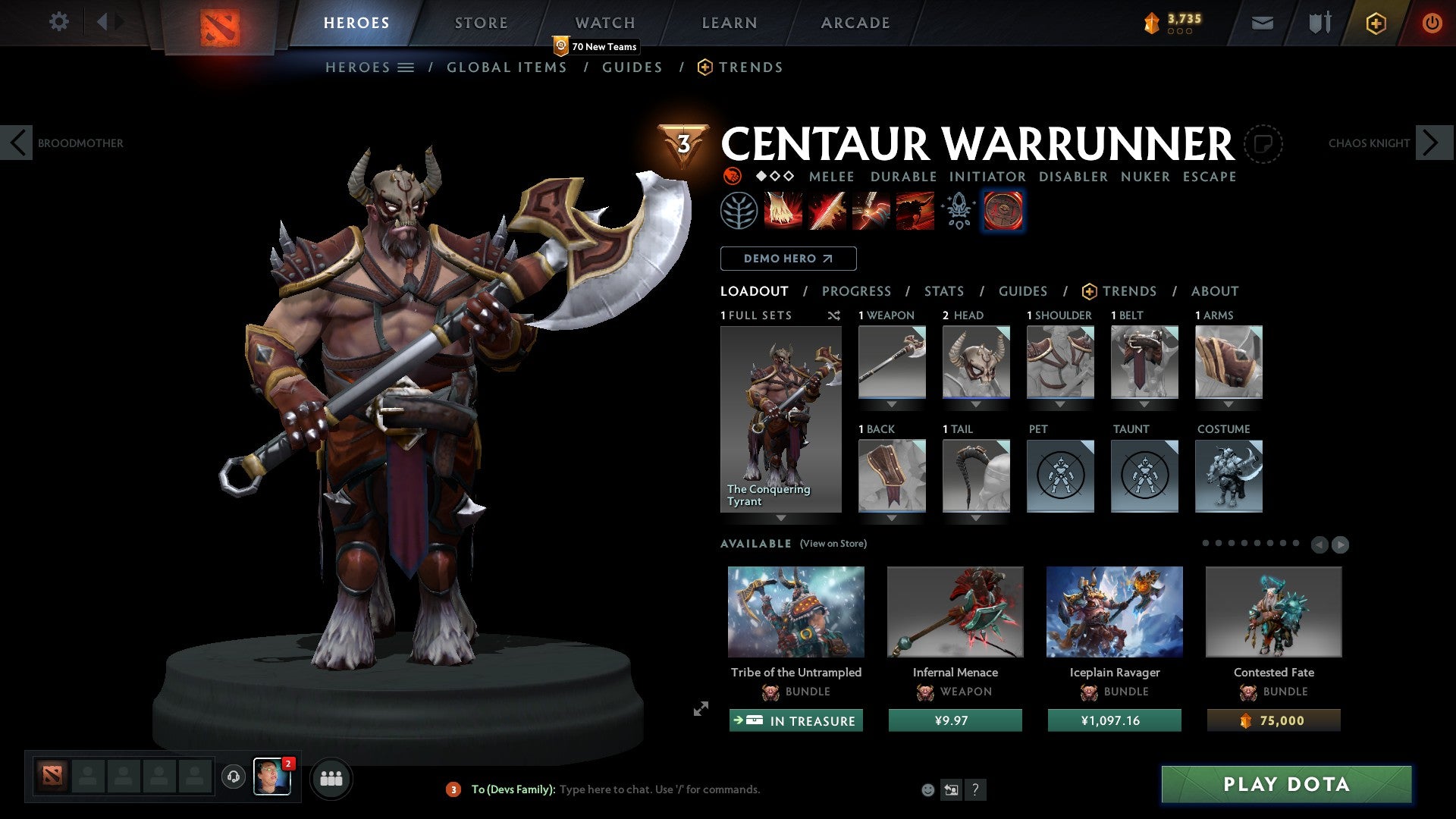Toggle the BACK slot equipped item
Screen dimensions: 1456x819
pos(892,476)
